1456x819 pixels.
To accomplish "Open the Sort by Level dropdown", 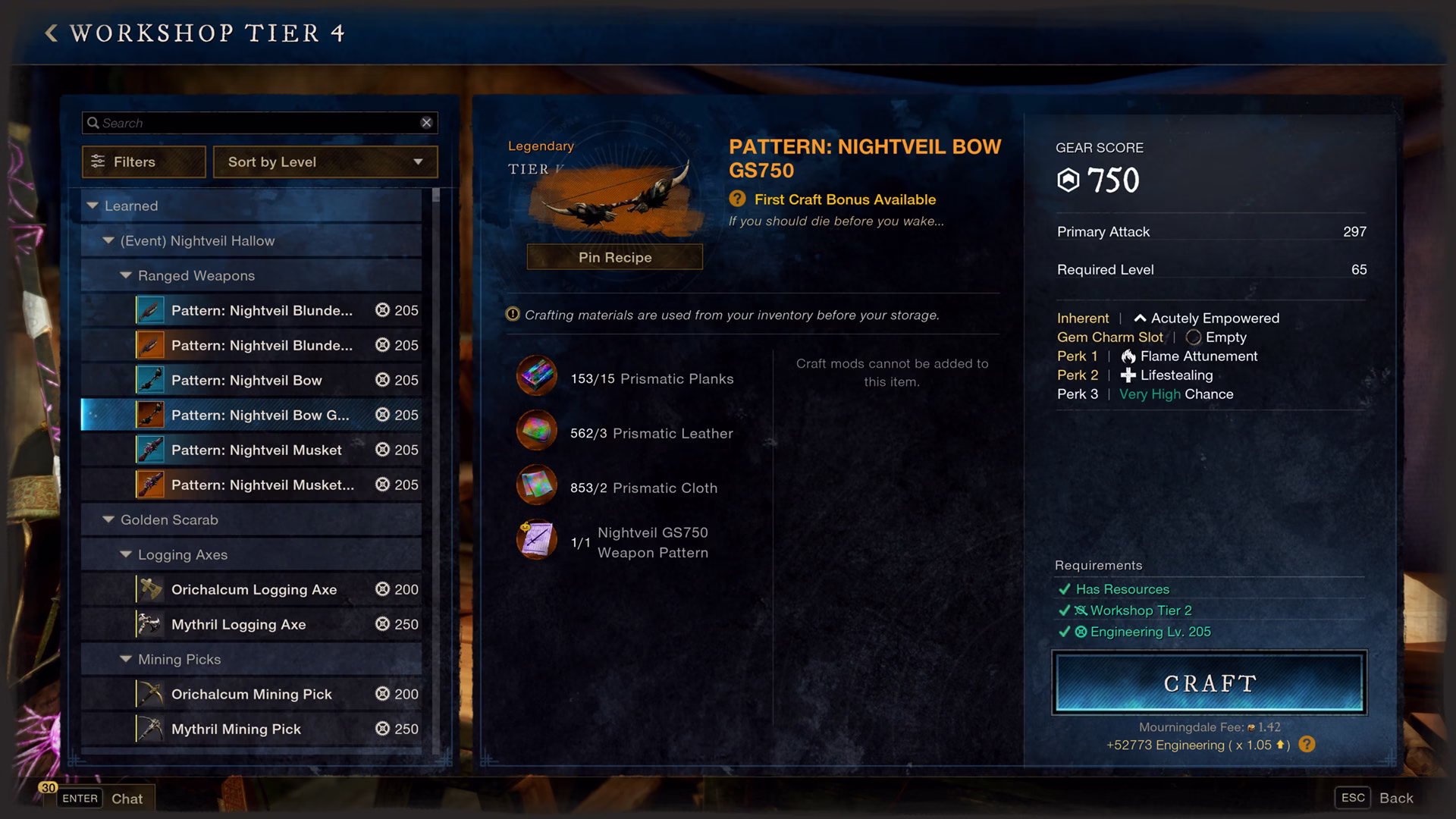I will (325, 162).
